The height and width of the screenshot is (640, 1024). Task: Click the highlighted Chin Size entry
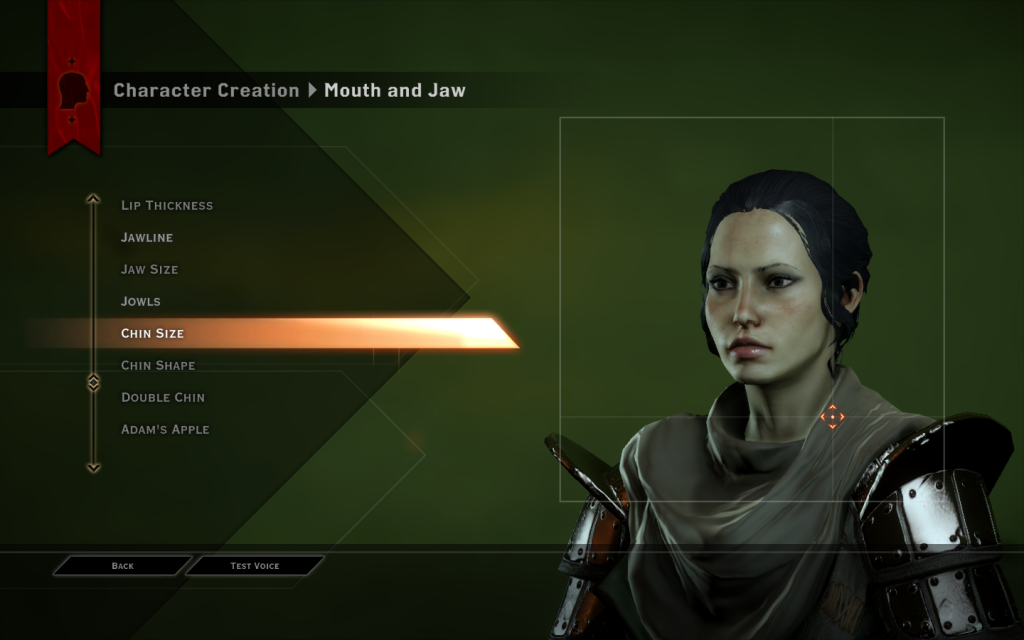tap(153, 334)
